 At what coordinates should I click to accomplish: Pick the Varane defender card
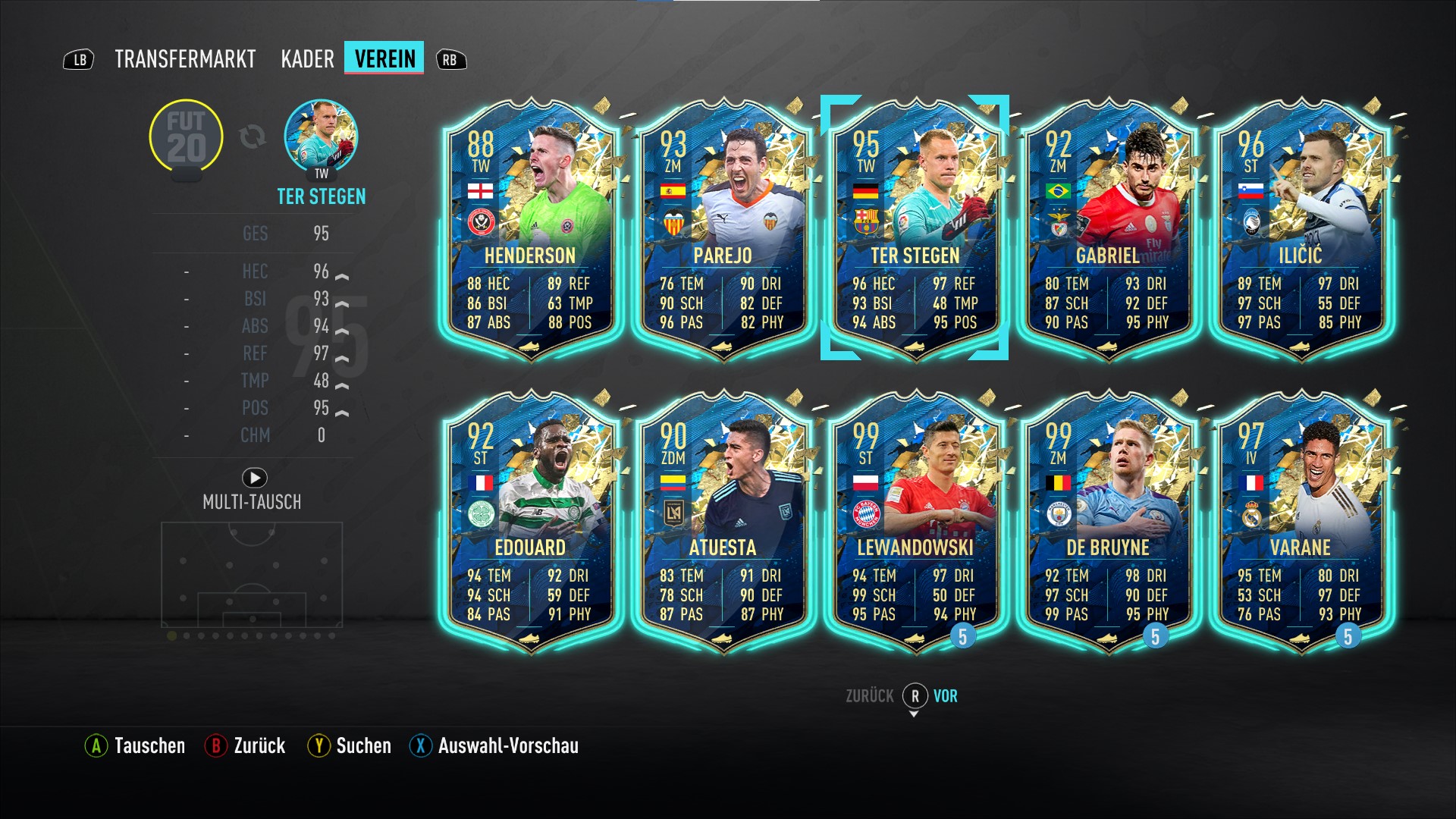coord(1300,520)
